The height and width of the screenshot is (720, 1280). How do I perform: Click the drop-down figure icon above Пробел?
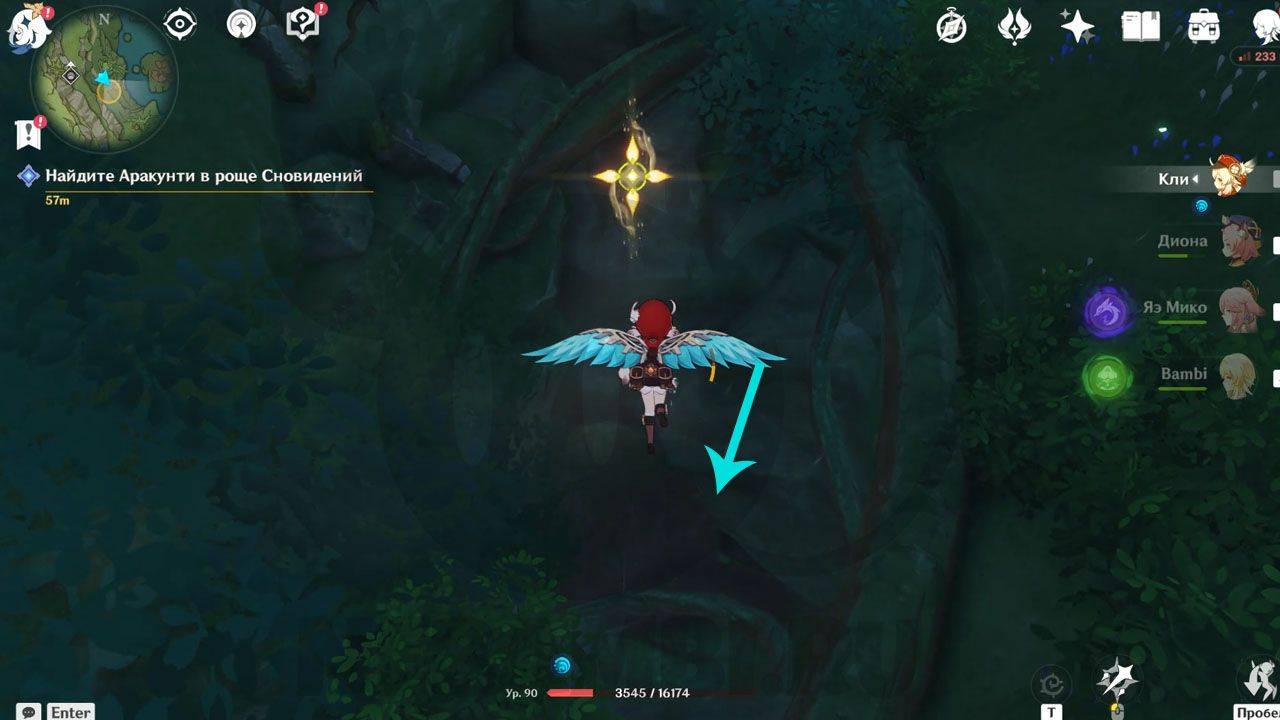pyautogui.click(x=1258, y=679)
